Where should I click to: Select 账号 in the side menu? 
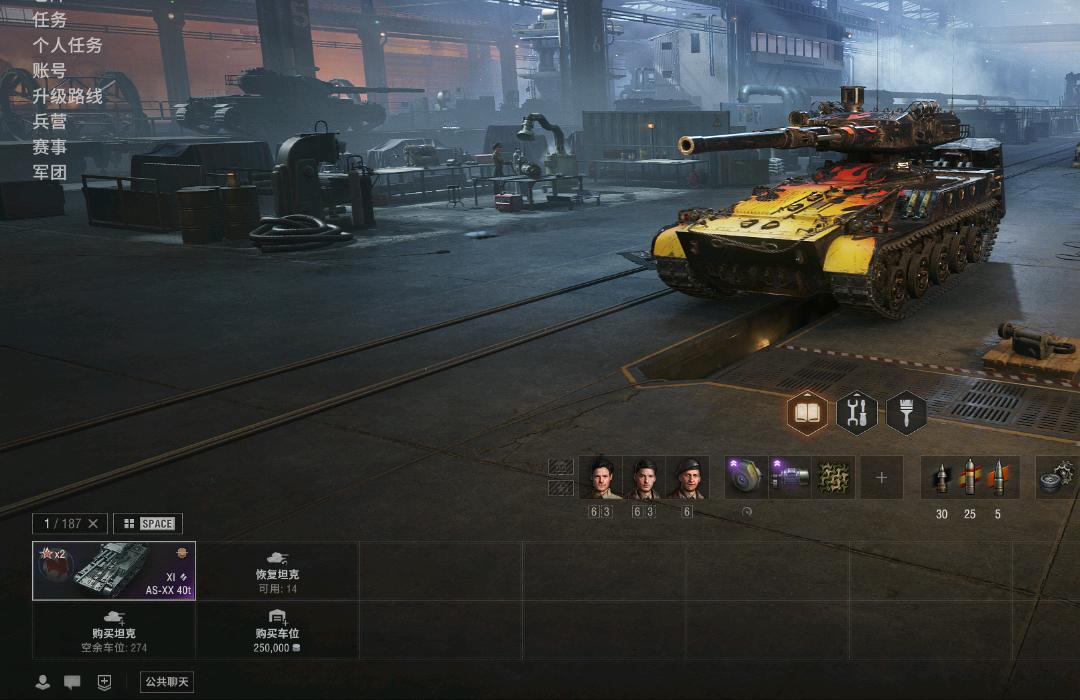pos(50,71)
